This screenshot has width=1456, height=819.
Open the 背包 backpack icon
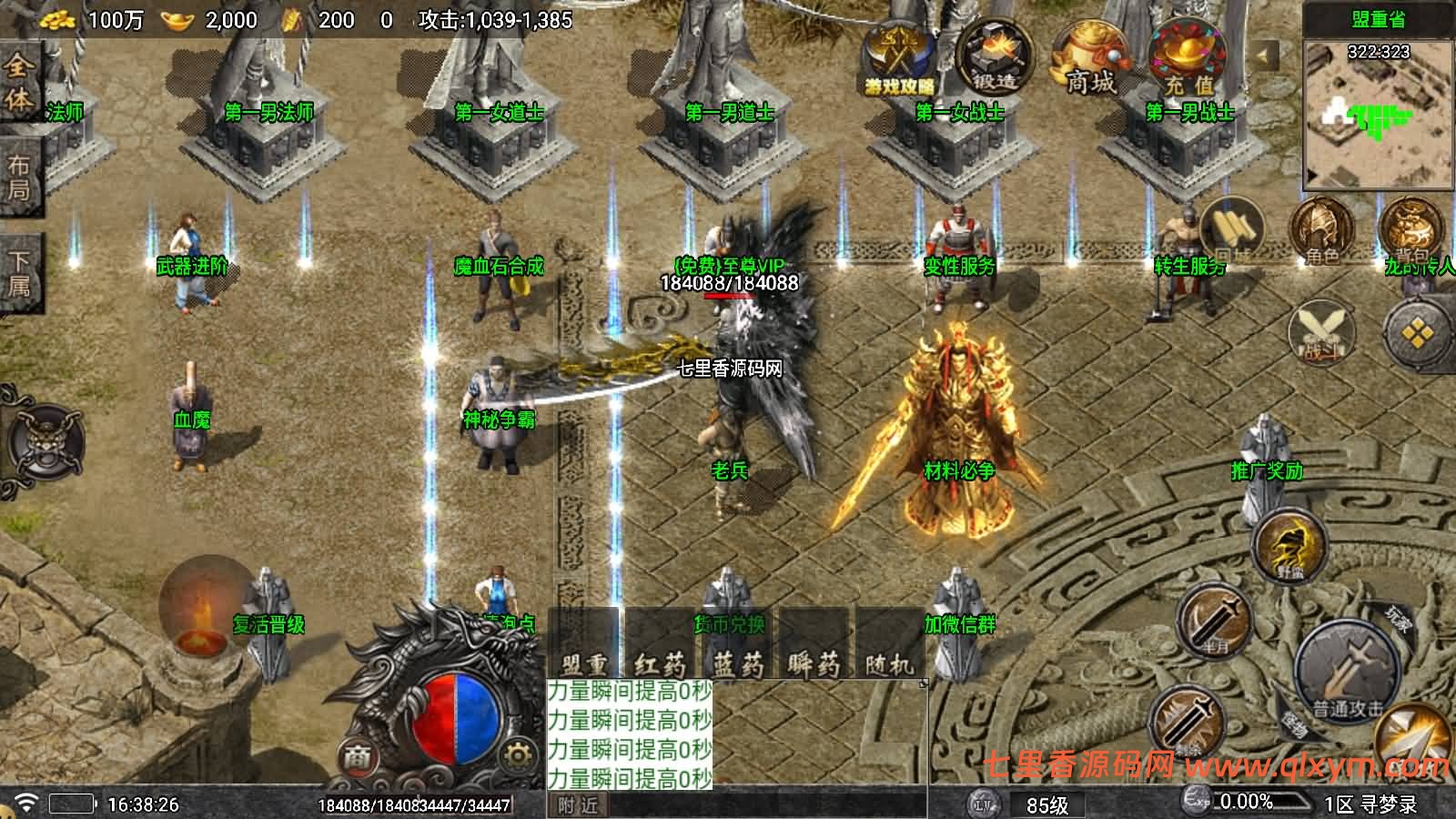tap(1410, 232)
